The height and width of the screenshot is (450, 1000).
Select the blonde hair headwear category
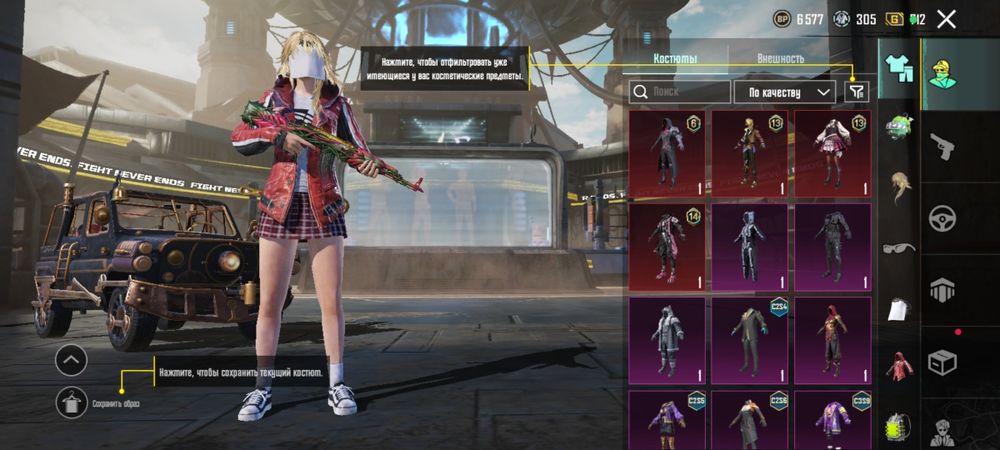(899, 187)
